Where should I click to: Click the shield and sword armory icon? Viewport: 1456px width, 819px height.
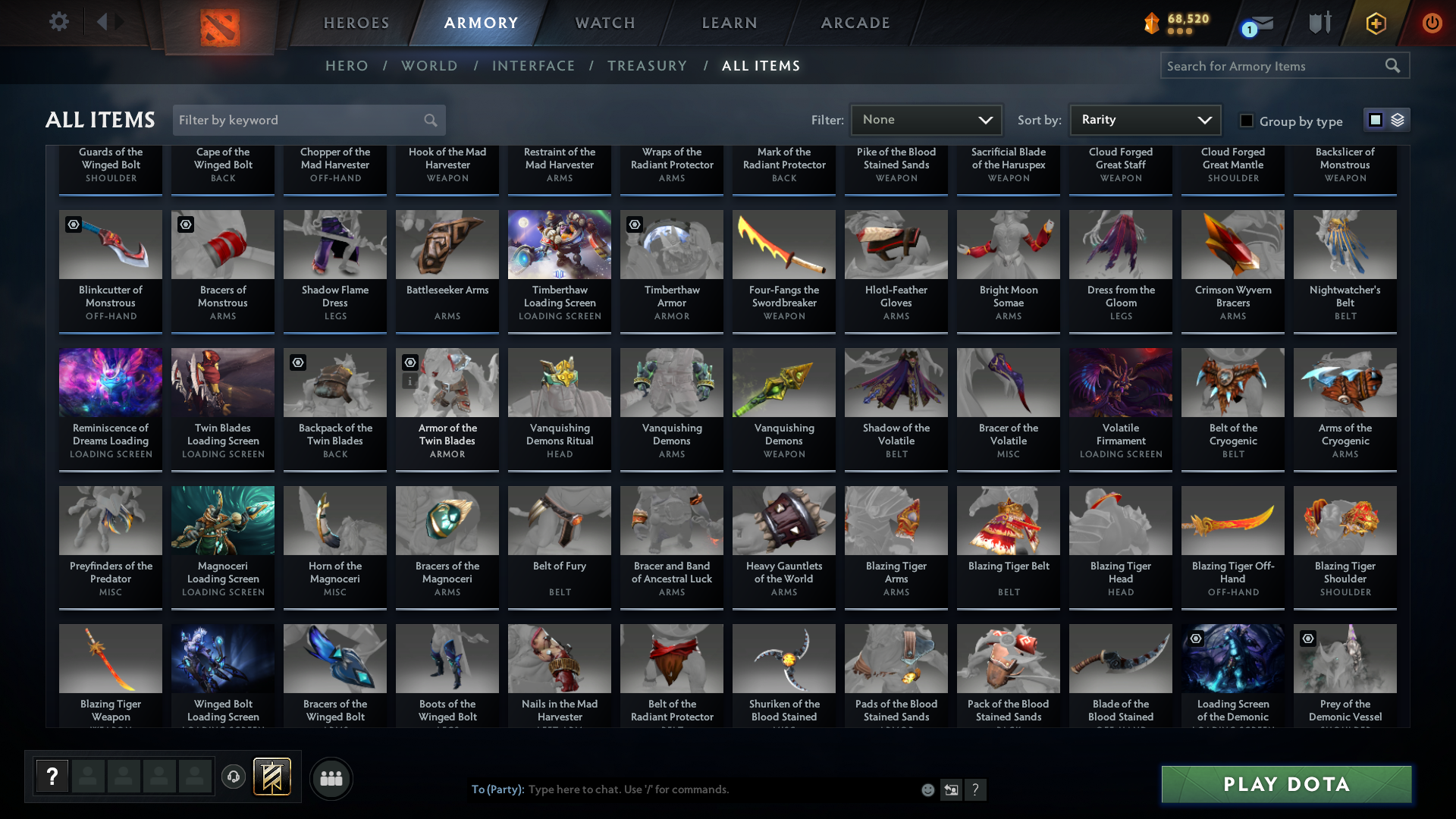[1319, 23]
